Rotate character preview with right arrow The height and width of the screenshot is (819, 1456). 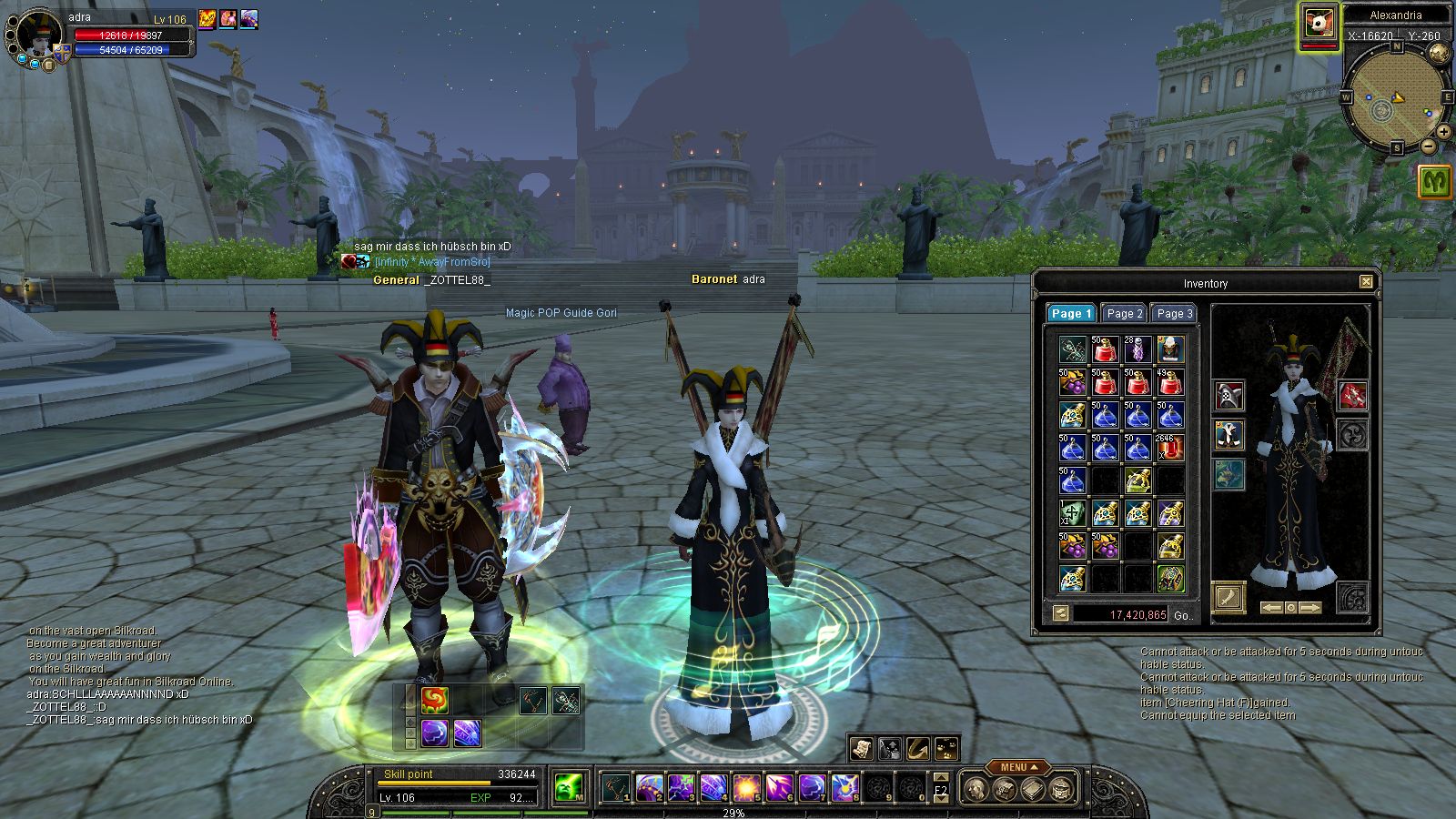coord(1309,608)
